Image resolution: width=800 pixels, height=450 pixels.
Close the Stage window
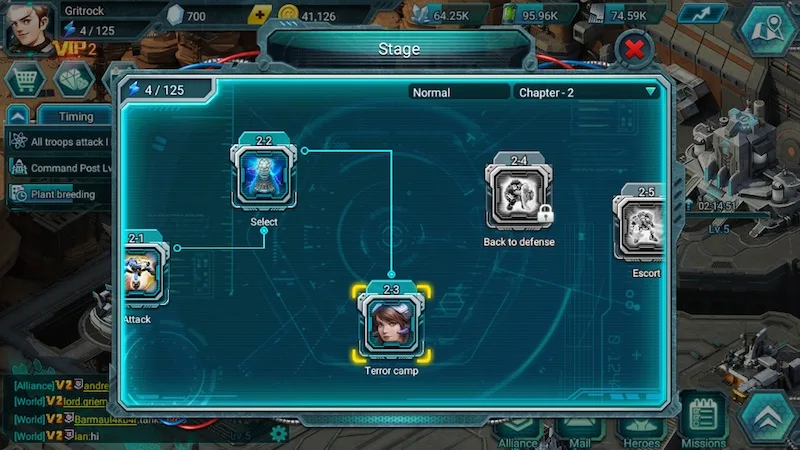click(634, 48)
